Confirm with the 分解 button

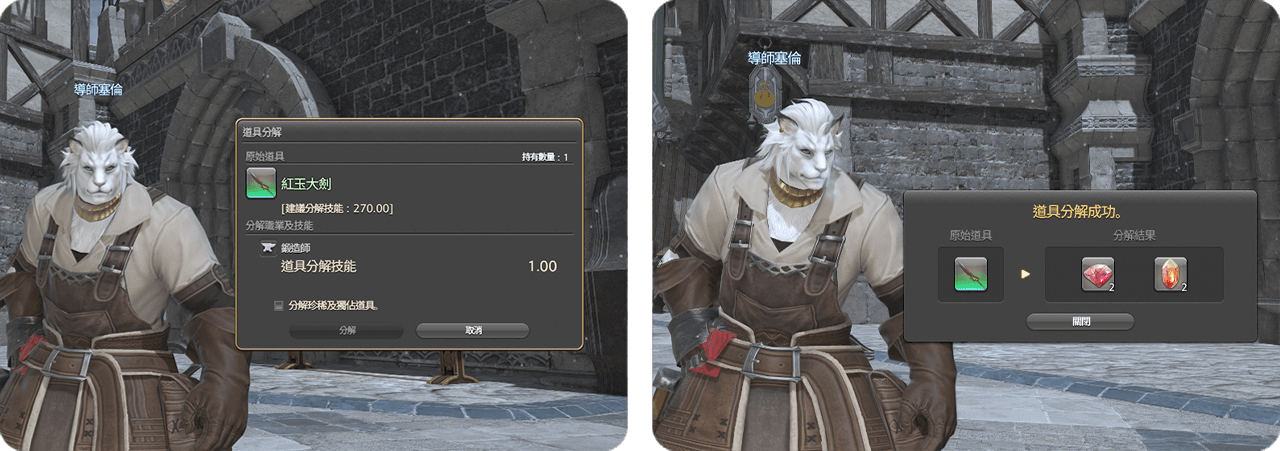pos(346,330)
